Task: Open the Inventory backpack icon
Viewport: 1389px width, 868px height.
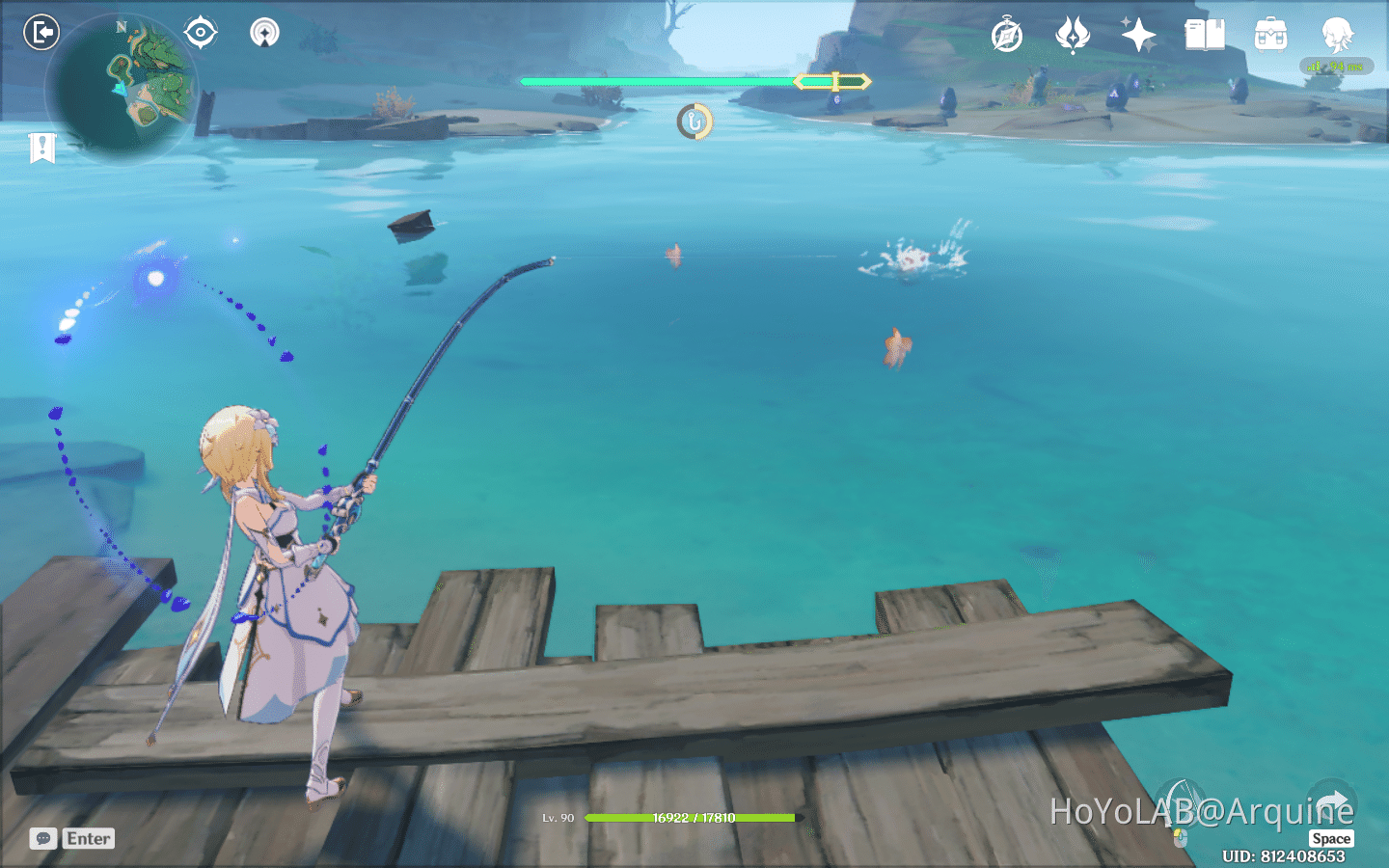Action: pyautogui.click(x=1270, y=35)
